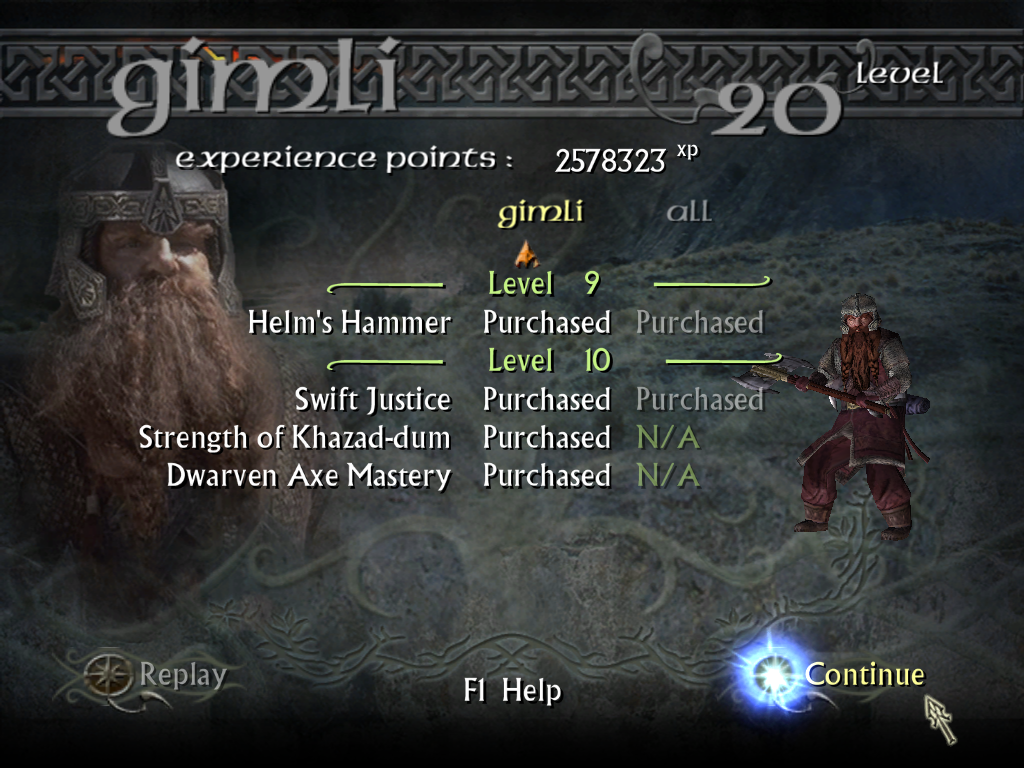Switch to the Gimli upgrades tab

coord(540,212)
